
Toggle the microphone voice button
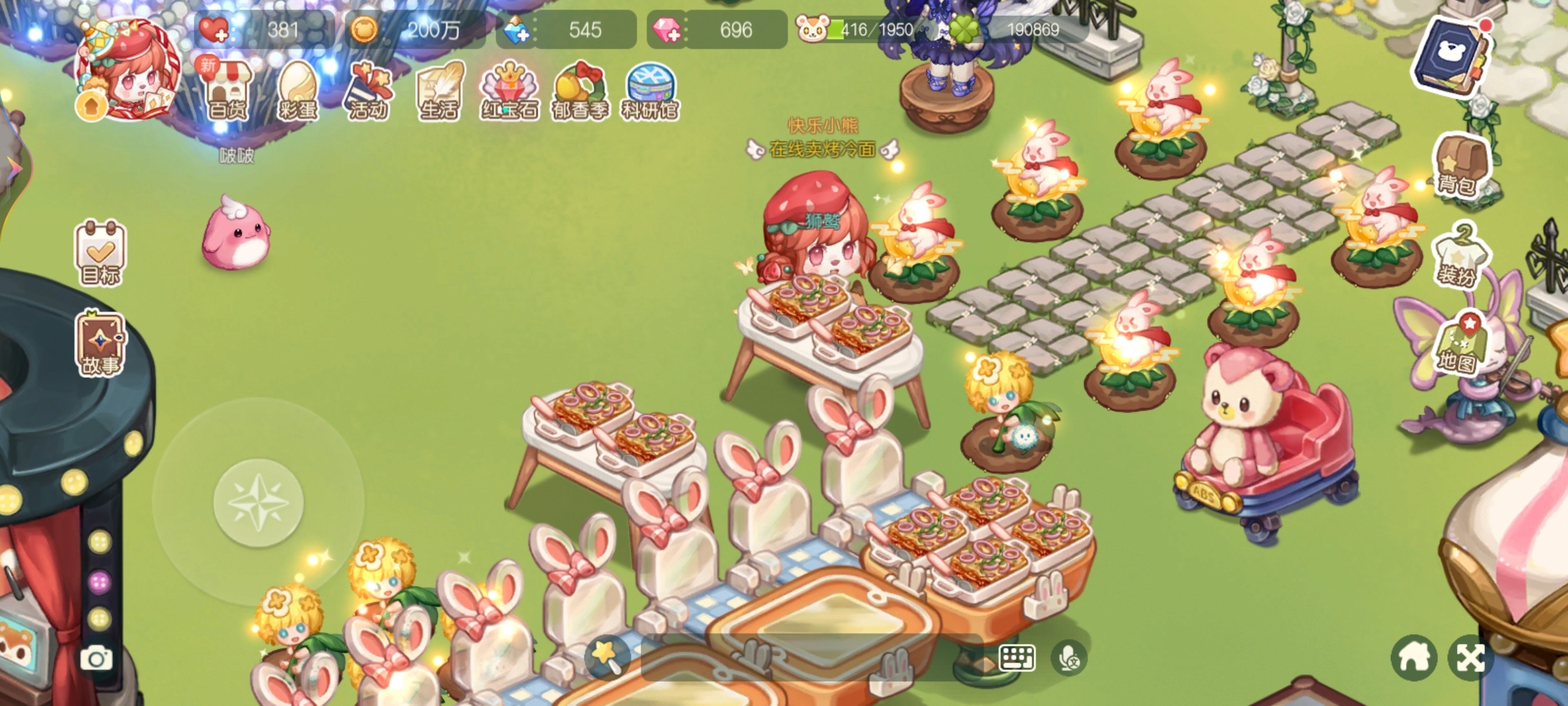point(1069,658)
